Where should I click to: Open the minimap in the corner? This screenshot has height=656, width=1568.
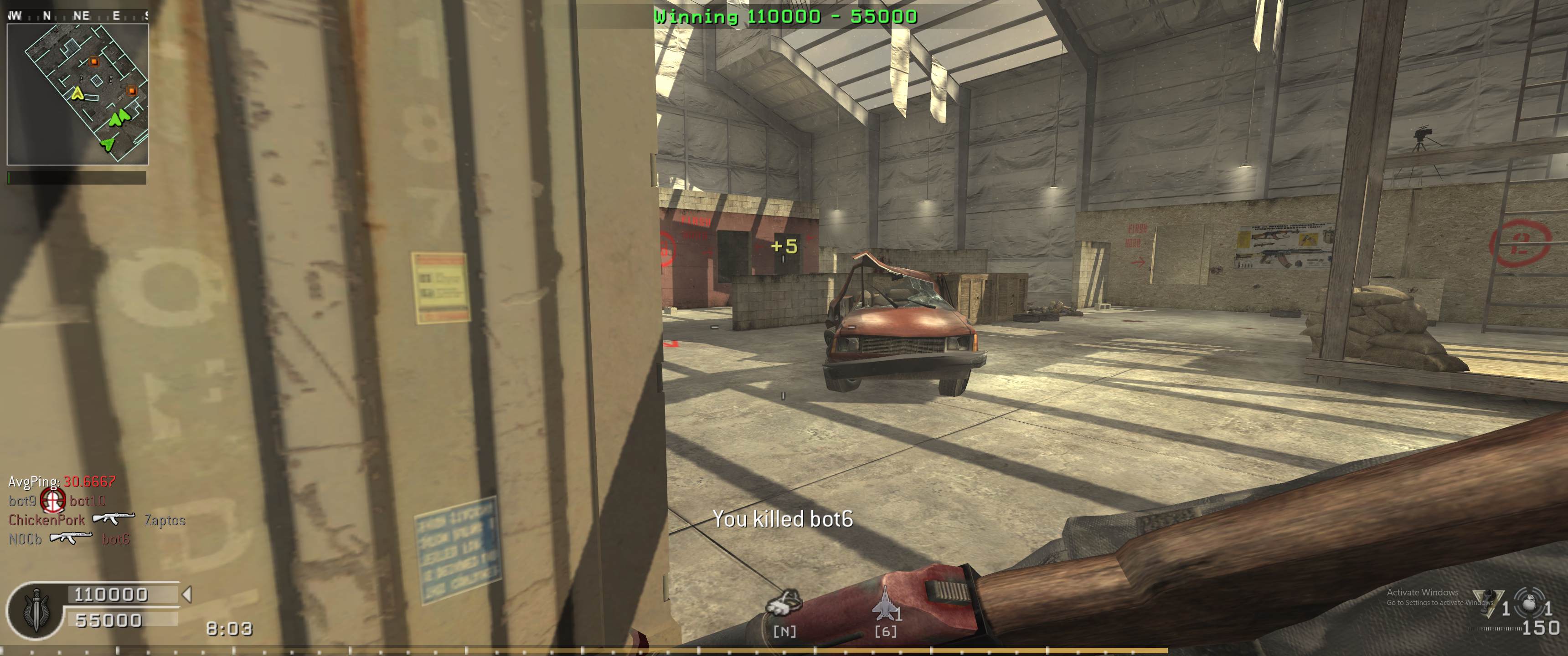[77, 94]
